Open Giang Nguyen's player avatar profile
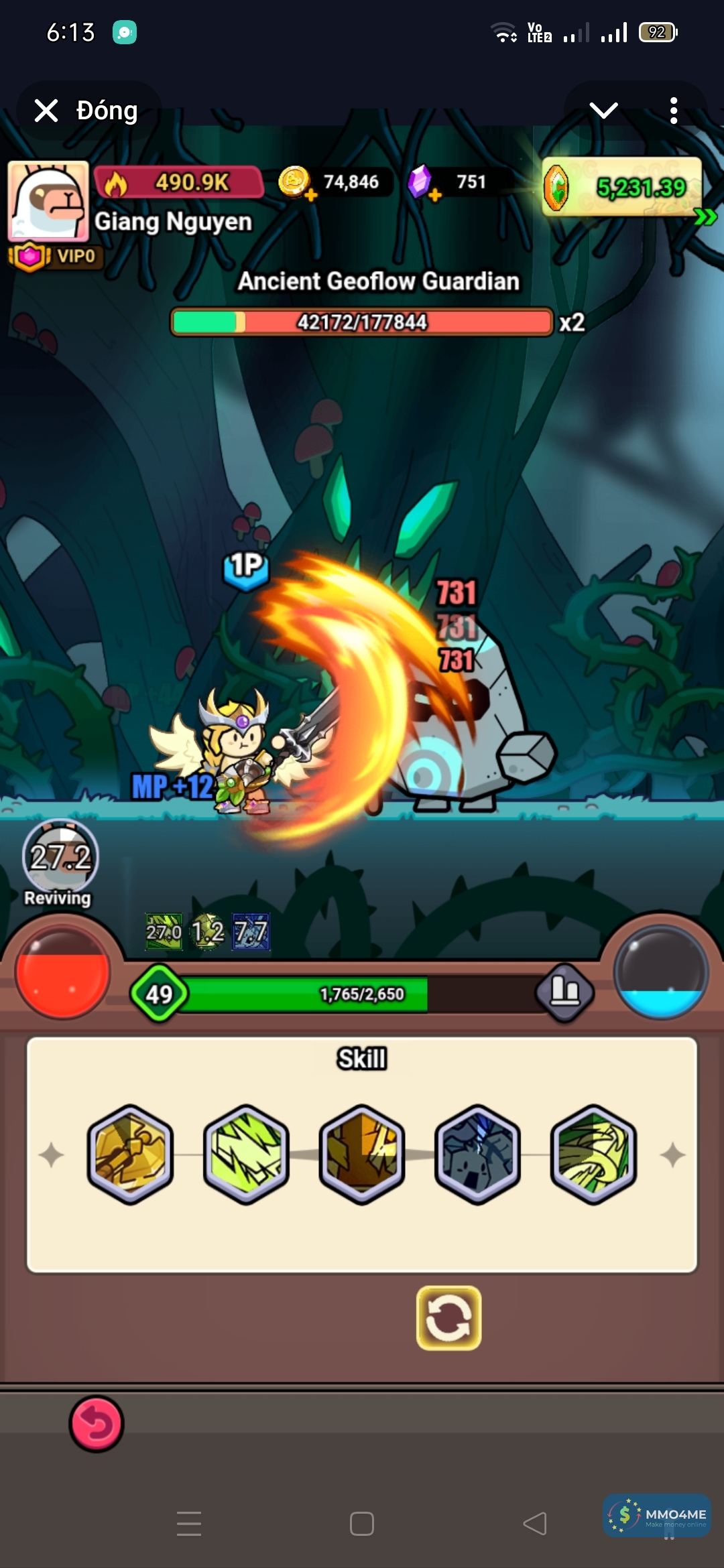 point(48,201)
